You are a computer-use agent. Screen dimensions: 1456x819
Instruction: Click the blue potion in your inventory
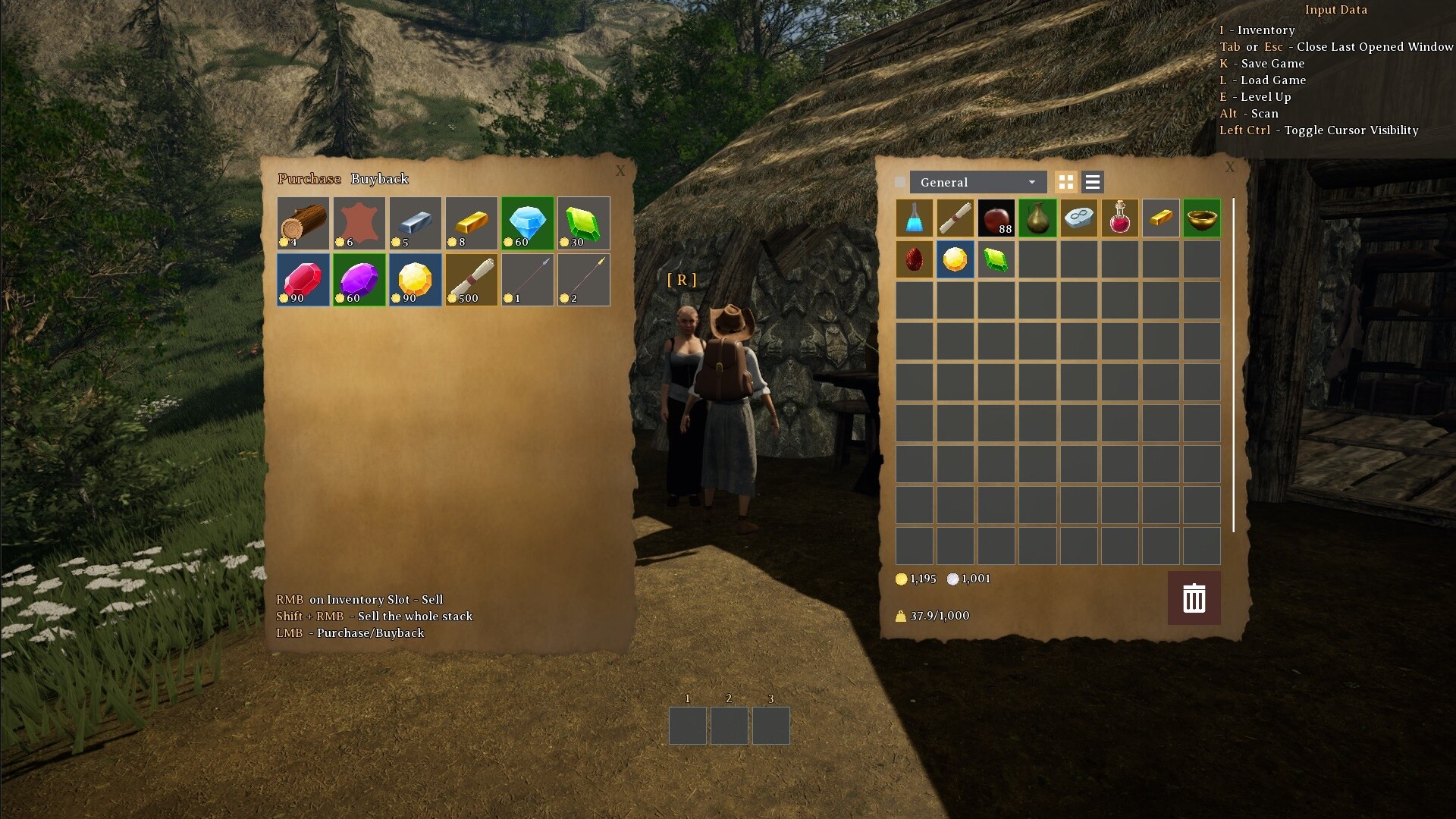point(914,218)
